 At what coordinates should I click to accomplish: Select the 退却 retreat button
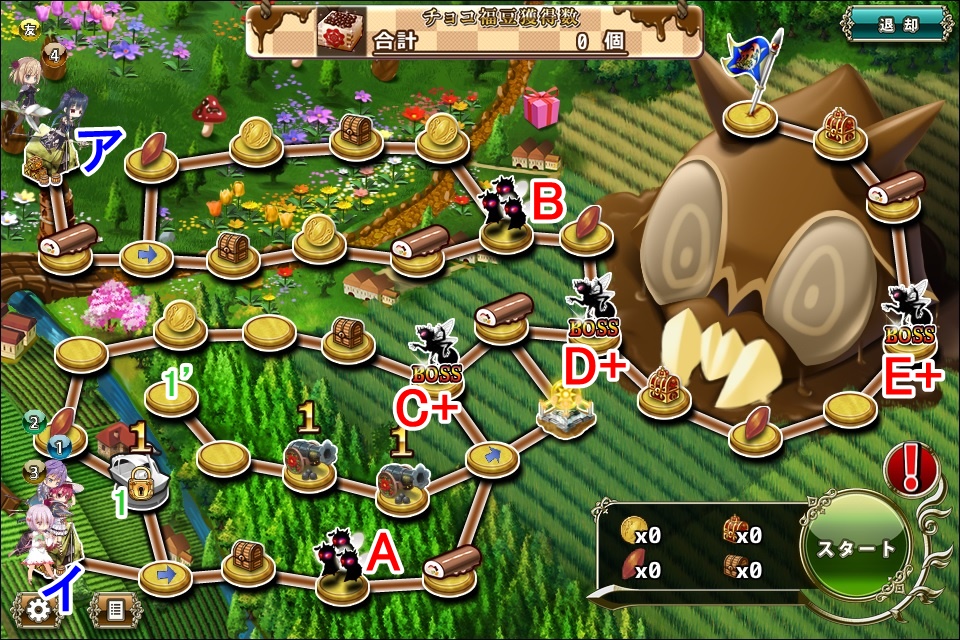(x=896, y=23)
